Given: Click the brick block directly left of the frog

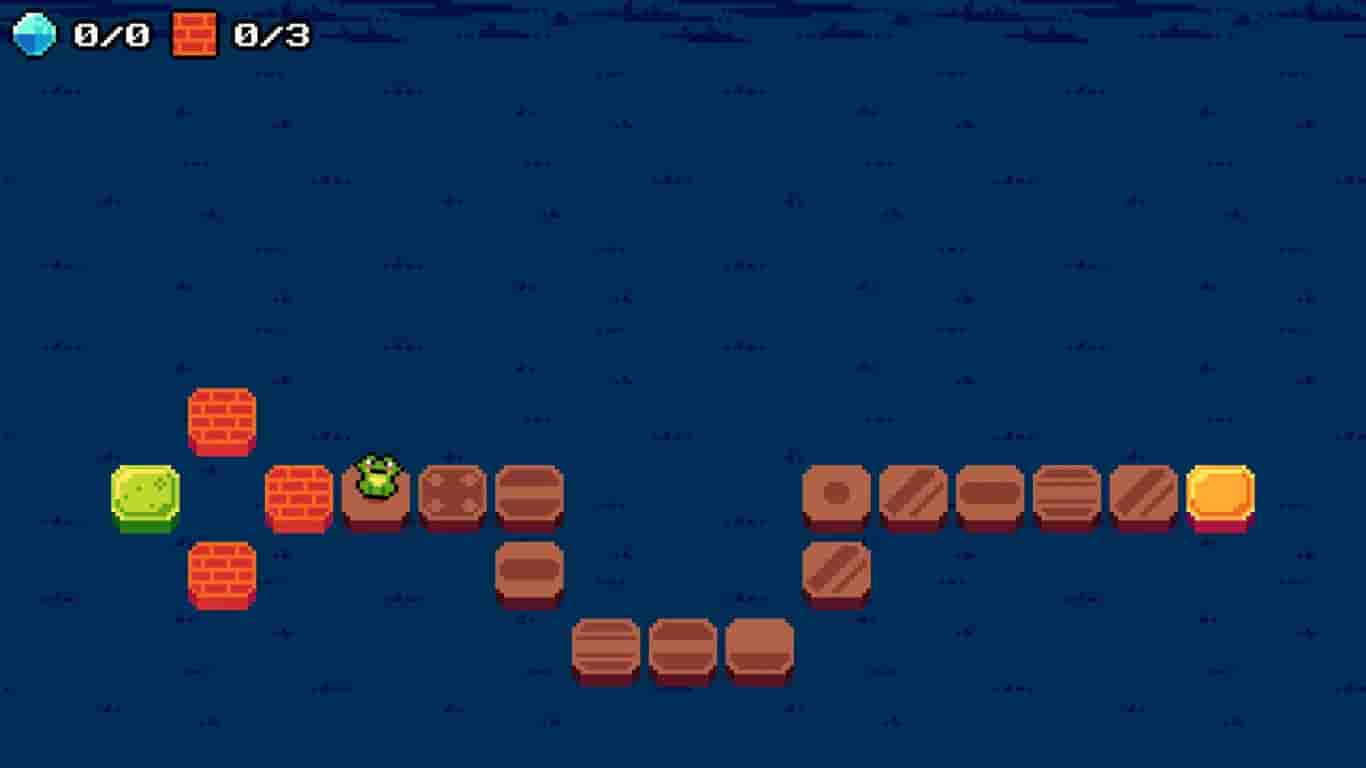Looking at the screenshot, I should pyautogui.click(x=298, y=495).
